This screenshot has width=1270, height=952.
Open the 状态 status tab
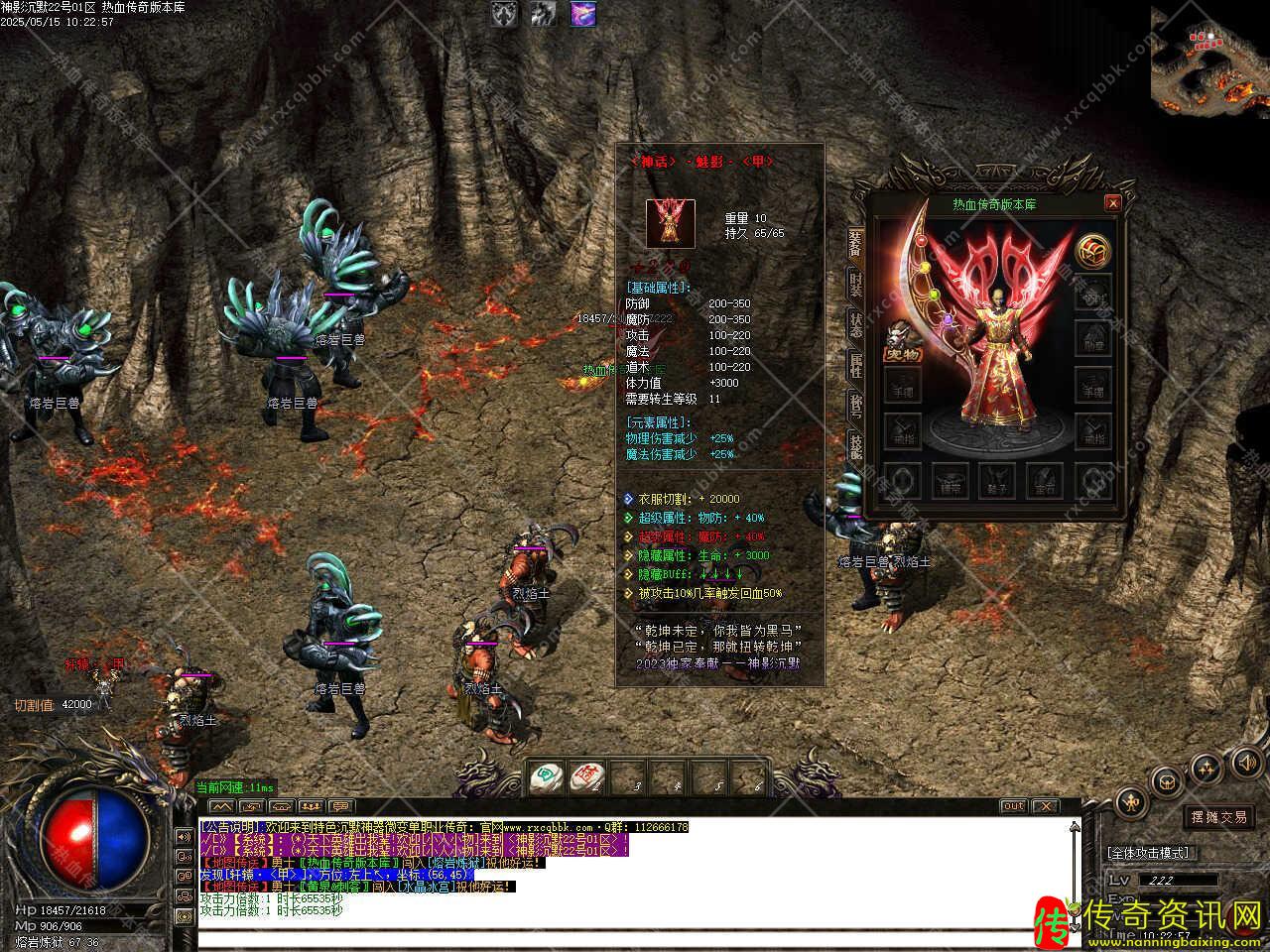coord(854,325)
